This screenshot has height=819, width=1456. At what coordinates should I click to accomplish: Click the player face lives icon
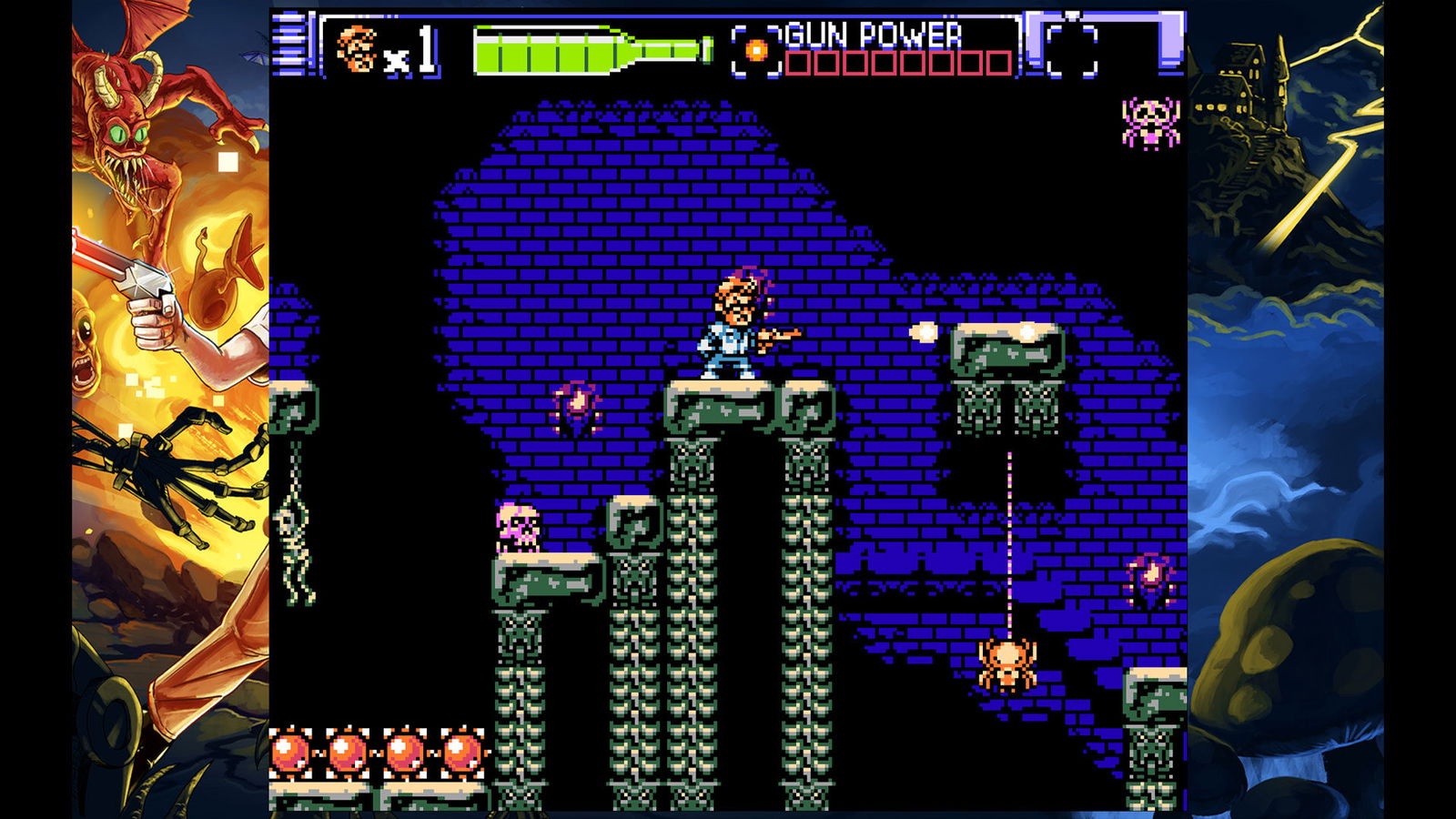(x=356, y=48)
